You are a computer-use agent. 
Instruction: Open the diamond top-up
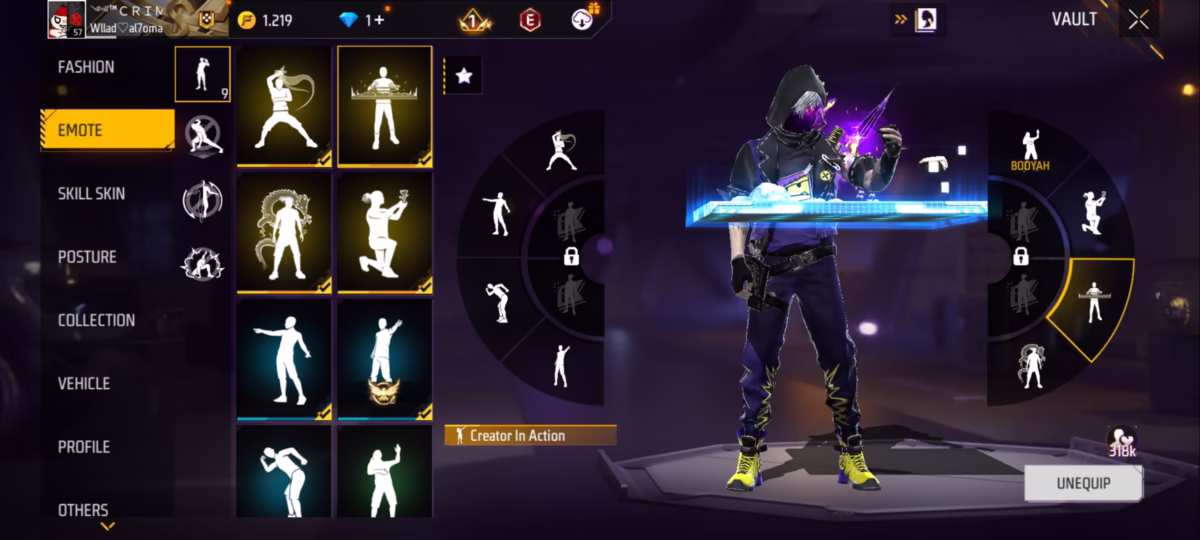click(361, 20)
